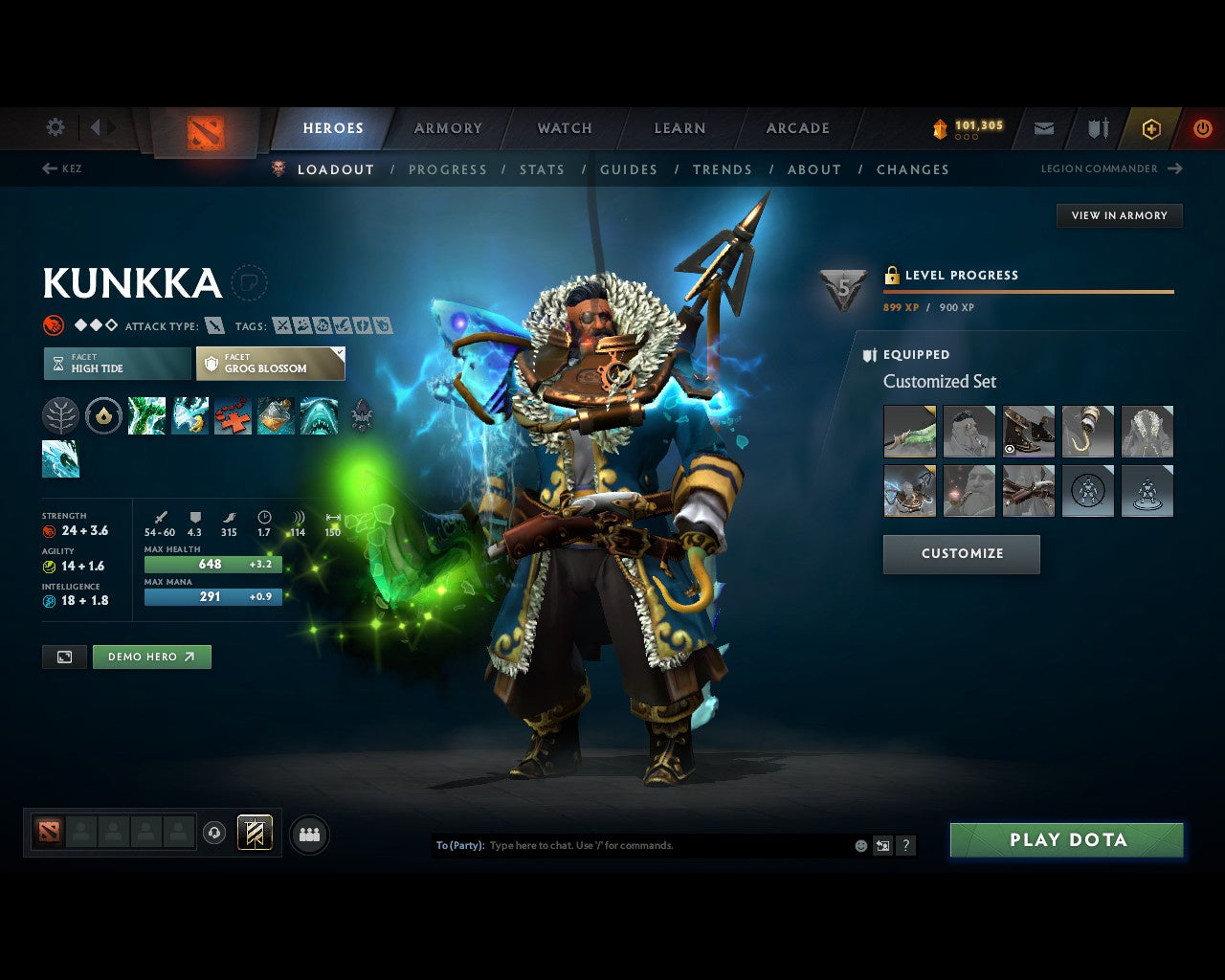Click the View in Armory button
Screen dimensions: 1225x980
point(1119,215)
